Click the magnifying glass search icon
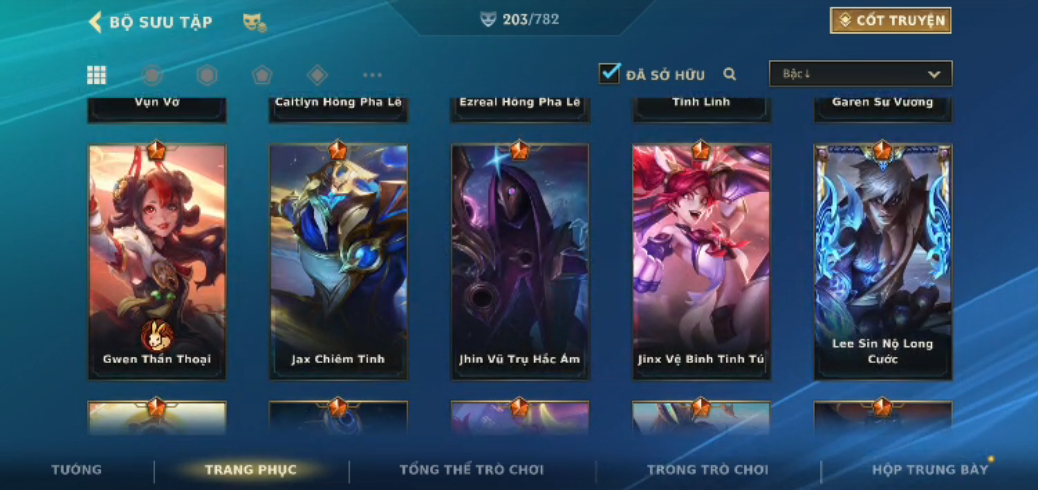 click(x=730, y=74)
